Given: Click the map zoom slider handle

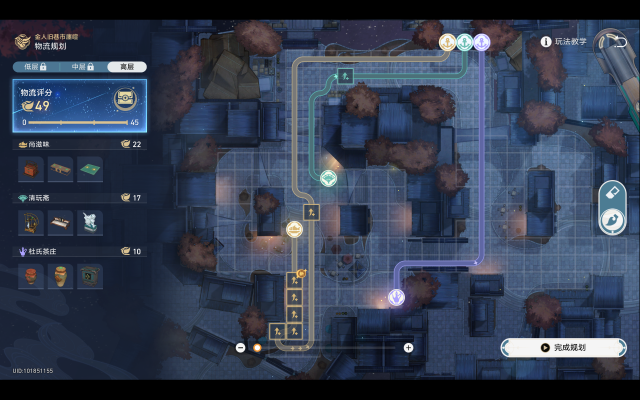Looking at the screenshot, I should click(x=256, y=348).
